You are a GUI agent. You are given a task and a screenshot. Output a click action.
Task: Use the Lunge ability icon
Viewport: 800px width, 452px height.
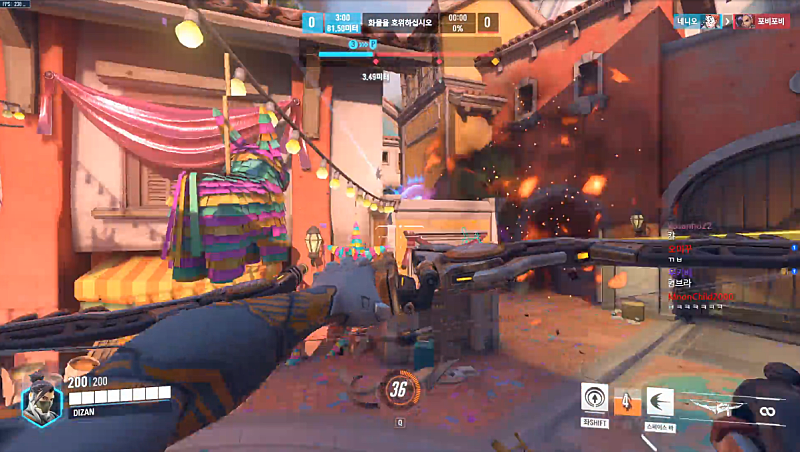(x=659, y=400)
